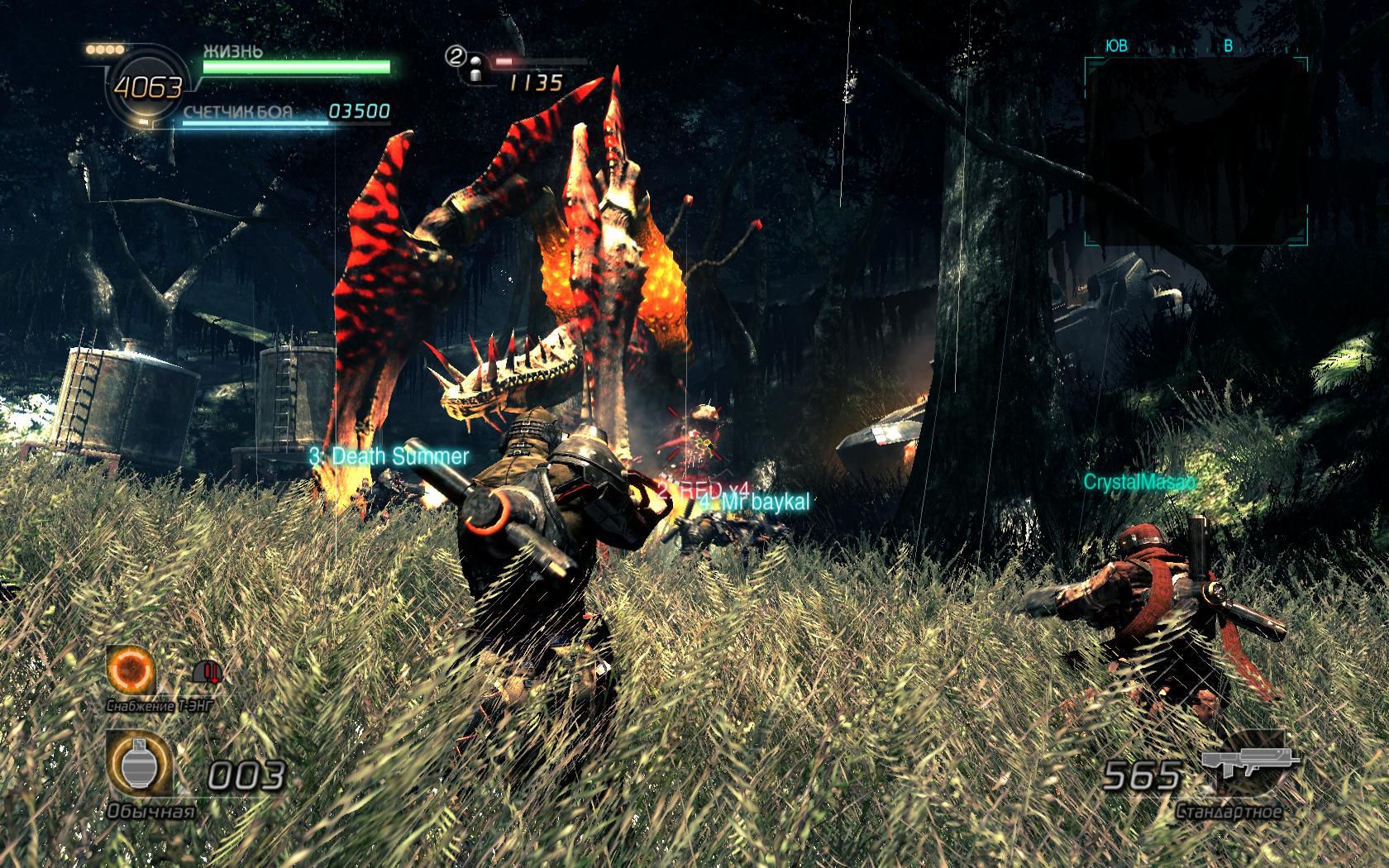The image size is (1389, 868).
Task: Click the CrystalMasao player name tag
Action: pyautogui.click(x=1140, y=482)
